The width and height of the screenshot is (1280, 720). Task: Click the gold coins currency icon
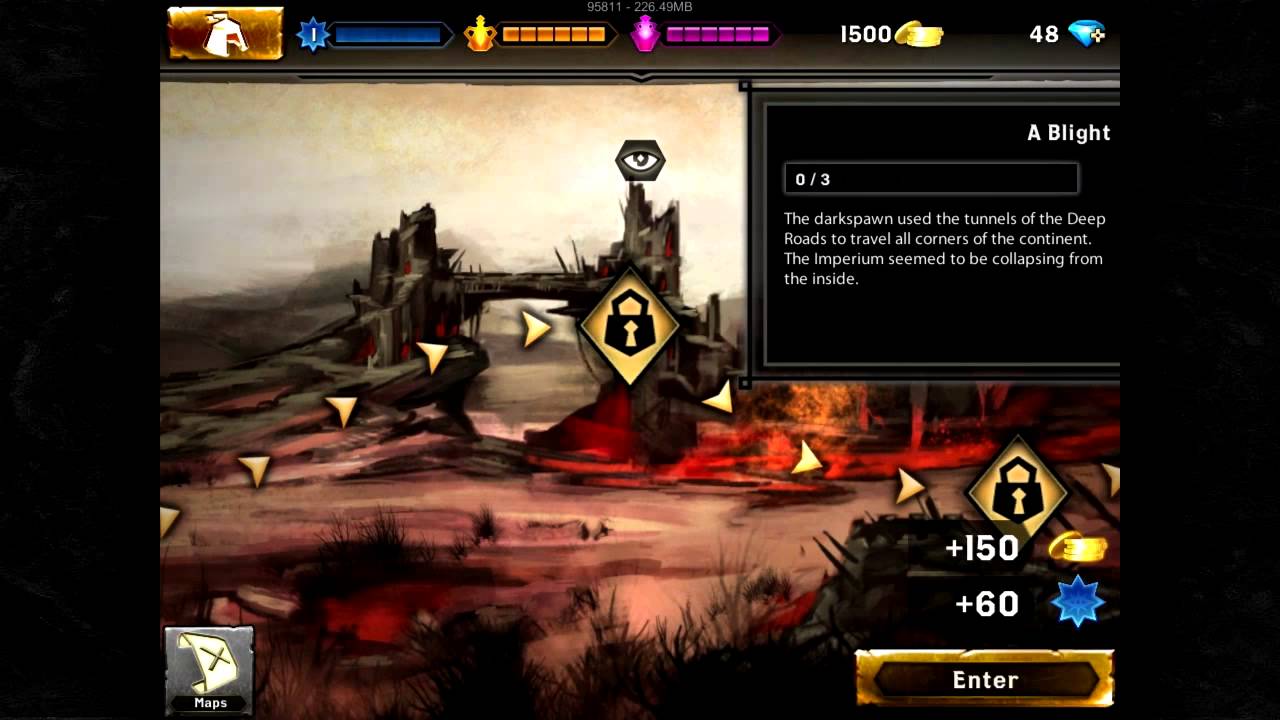(919, 35)
